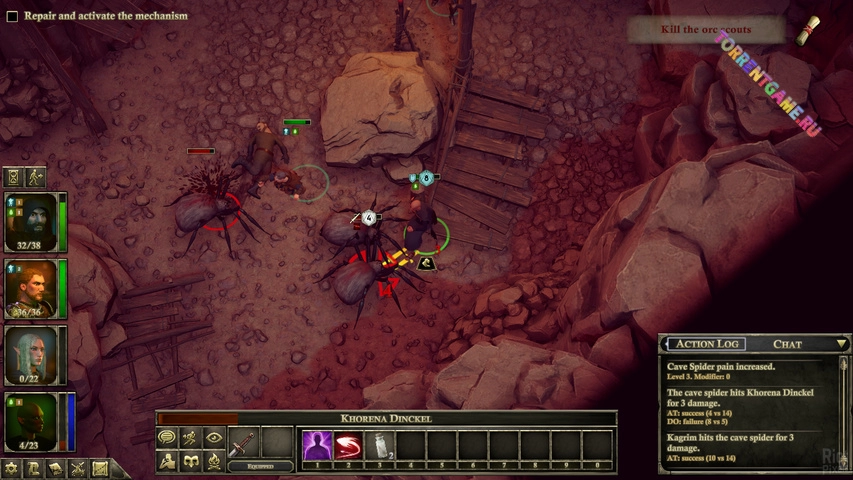Open the gear settings menu
The image size is (853, 480).
click(x=11, y=468)
